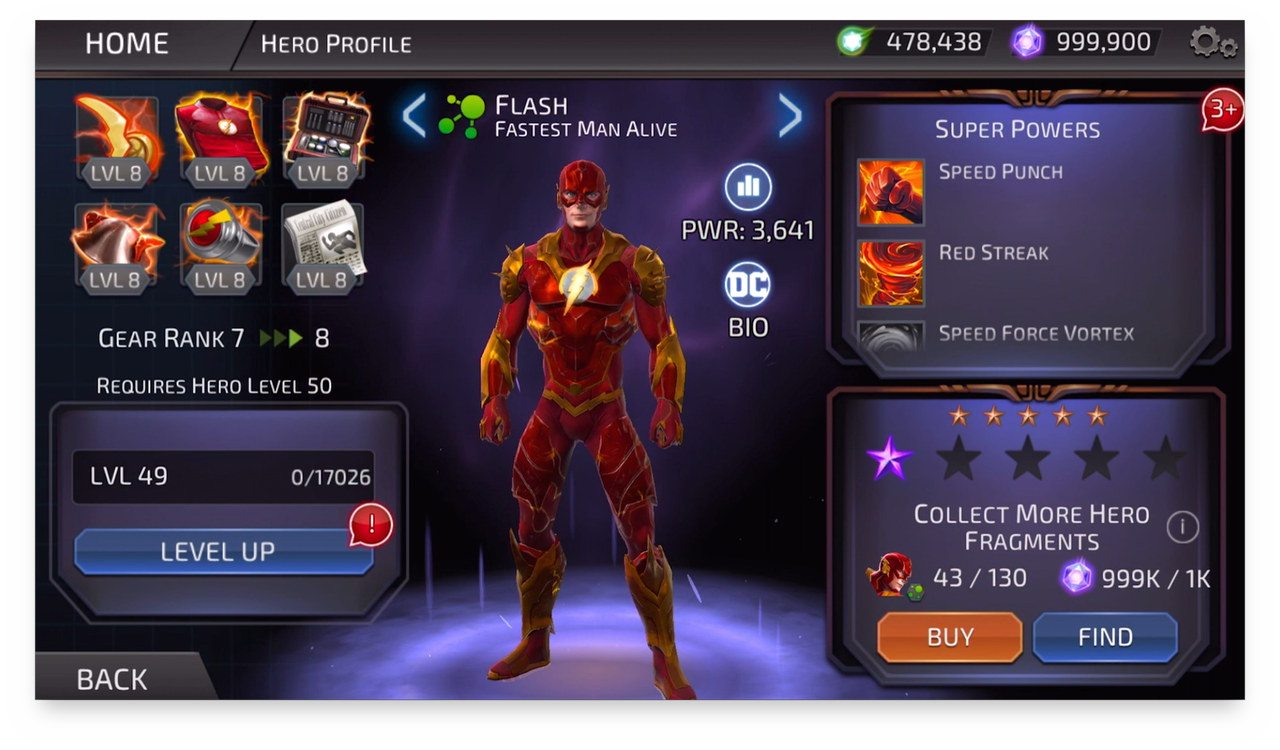Buy more hero fragments
The height and width of the screenshot is (750, 1280).
(949, 637)
